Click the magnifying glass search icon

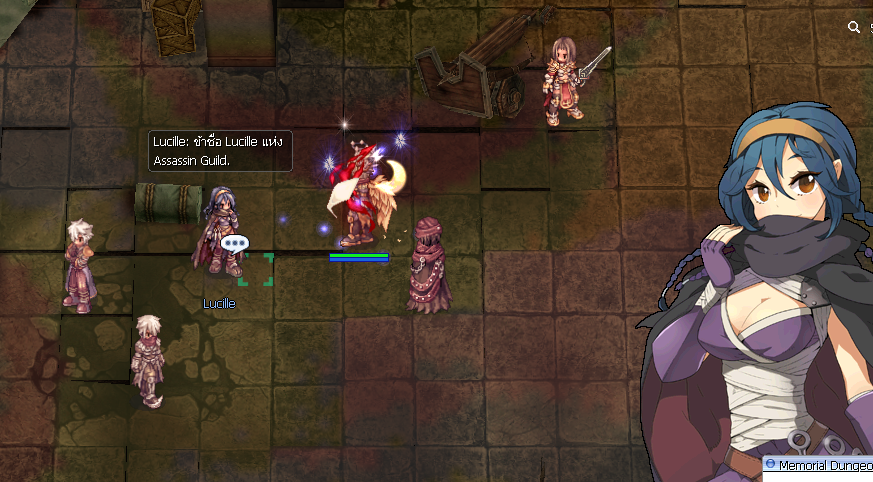[x=853, y=28]
